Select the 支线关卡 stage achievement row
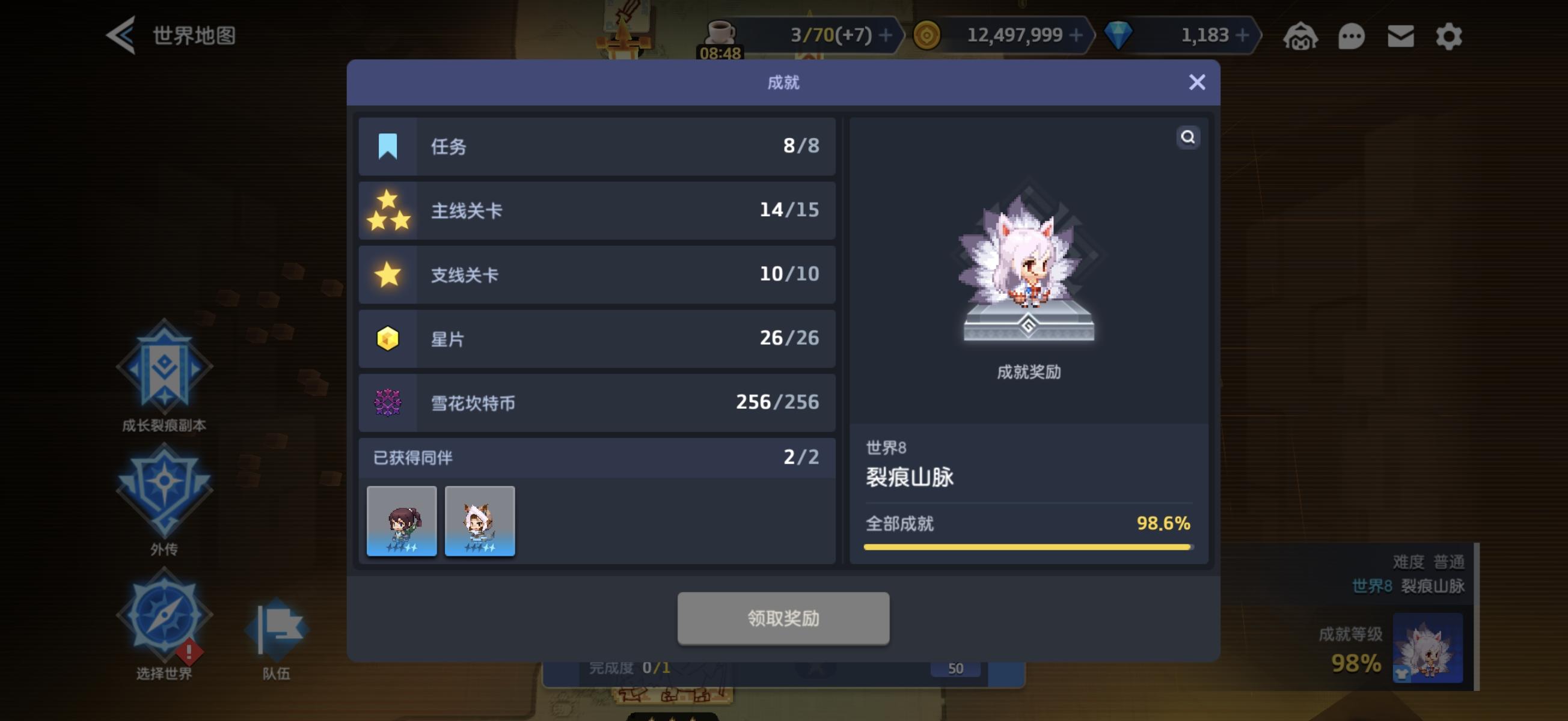The height and width of the screenshot is (721, 1568). coord(598,275)
